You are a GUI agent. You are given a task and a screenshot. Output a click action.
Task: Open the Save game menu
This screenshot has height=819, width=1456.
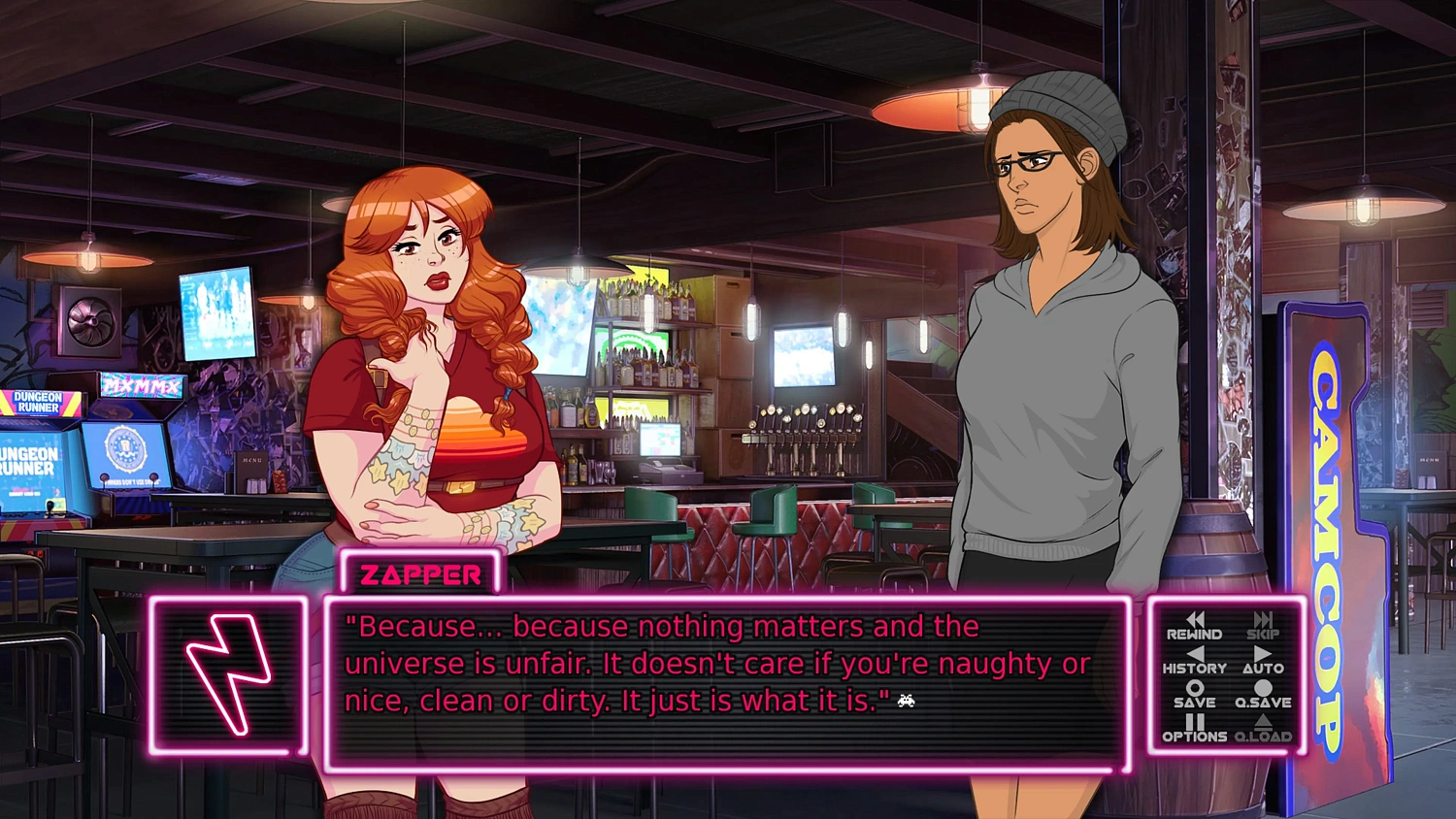tap(1196, 697)
